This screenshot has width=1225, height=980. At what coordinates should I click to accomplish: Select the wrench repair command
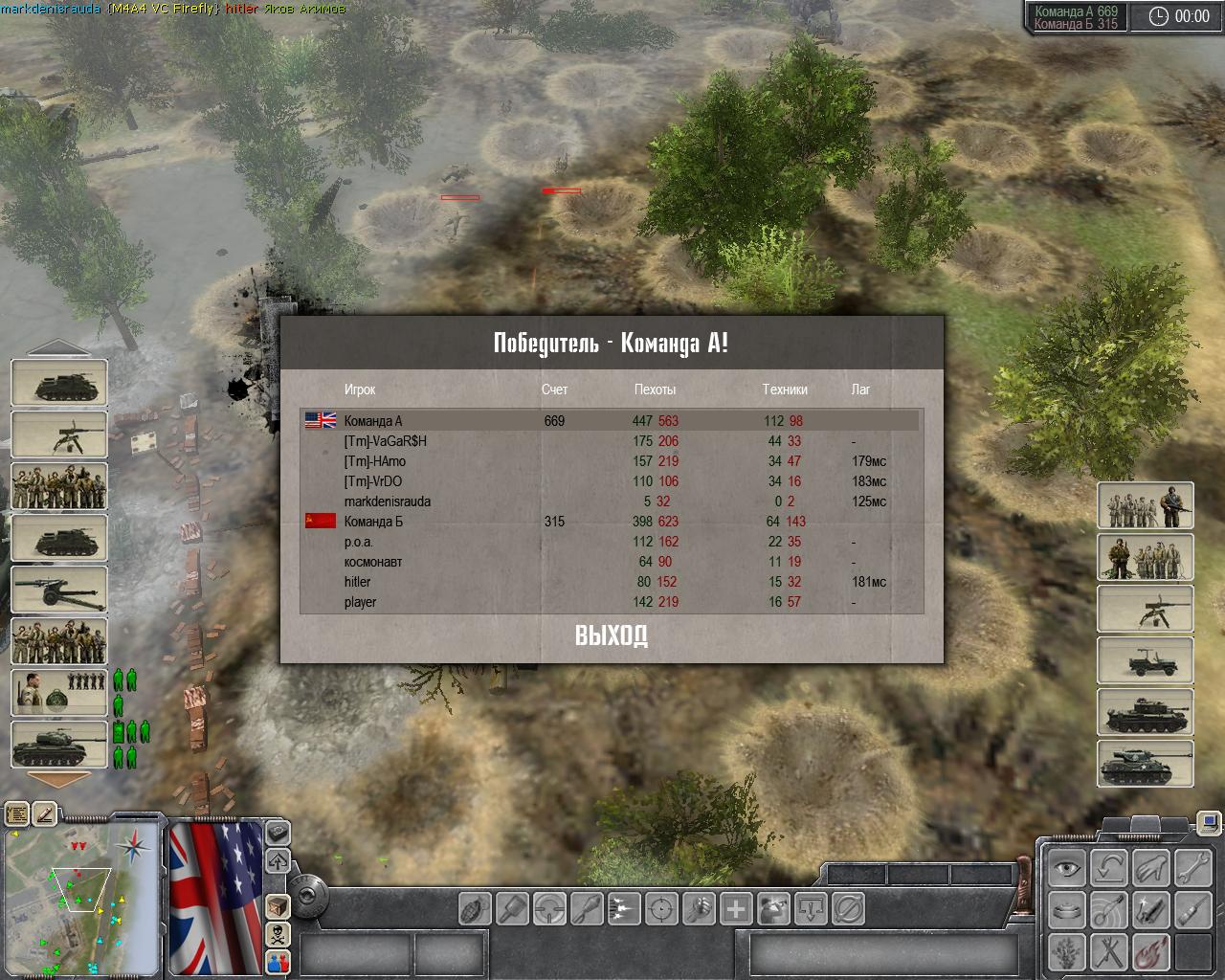(1193, 869)
